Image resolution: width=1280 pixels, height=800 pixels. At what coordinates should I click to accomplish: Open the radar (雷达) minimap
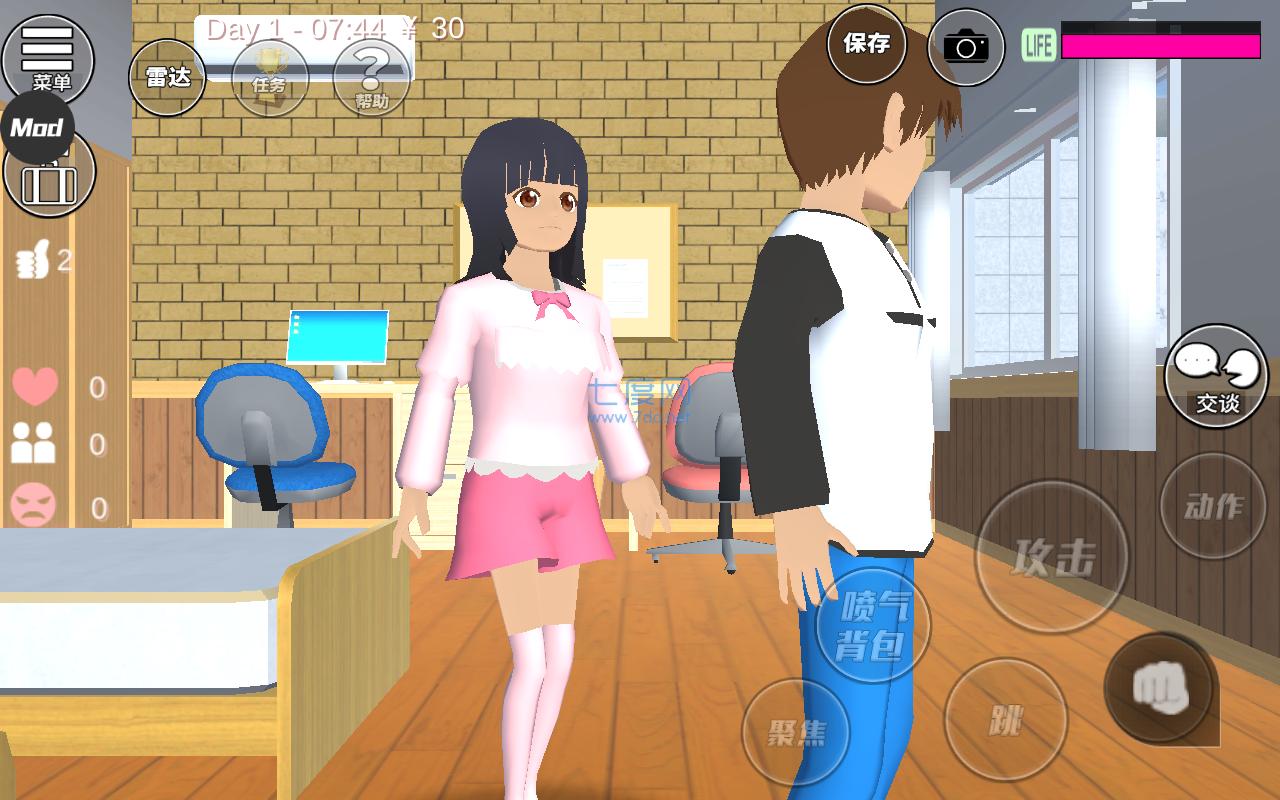tap(168, 78)
